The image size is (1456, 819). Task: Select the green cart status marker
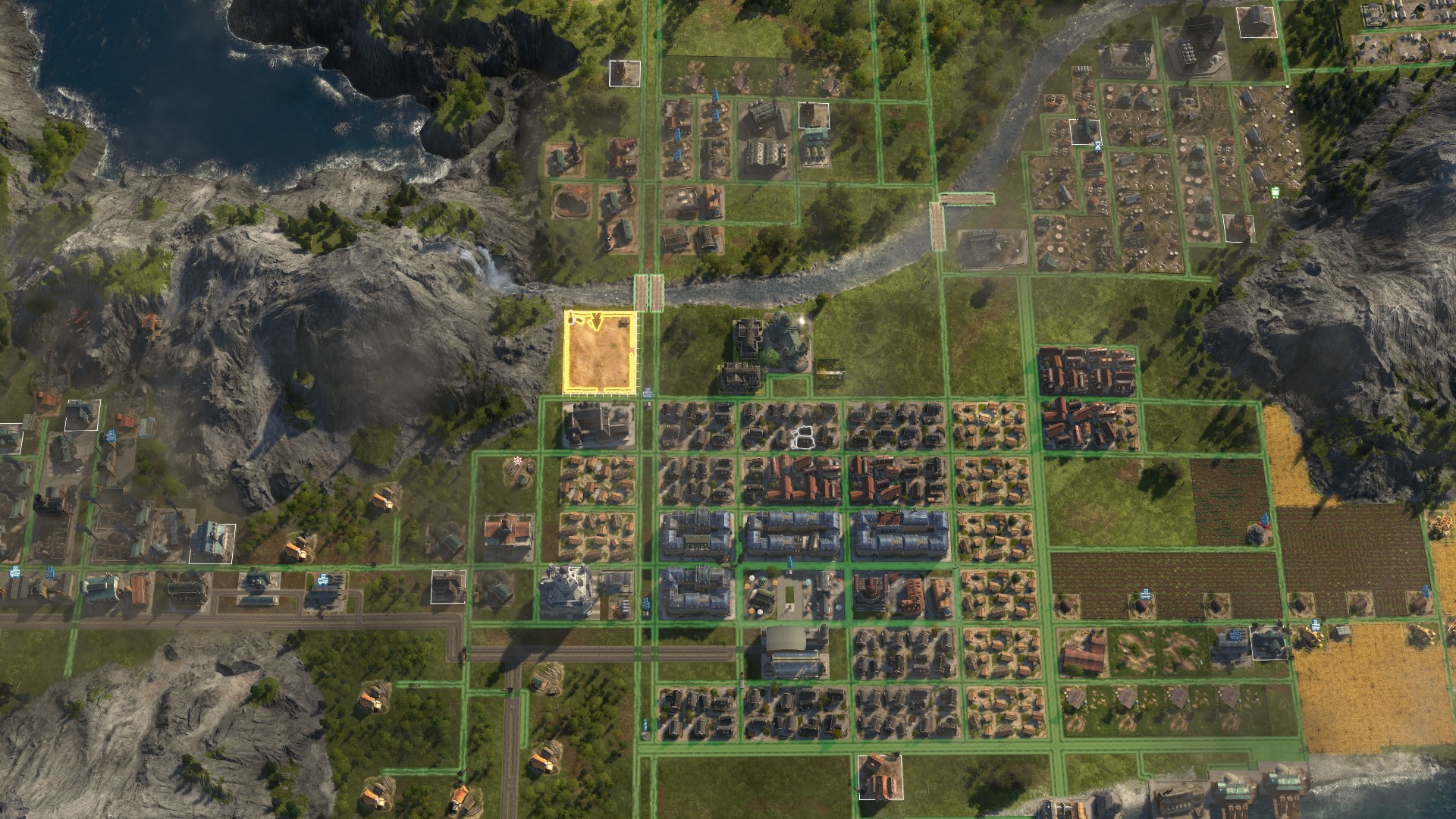click(1276, 191)
